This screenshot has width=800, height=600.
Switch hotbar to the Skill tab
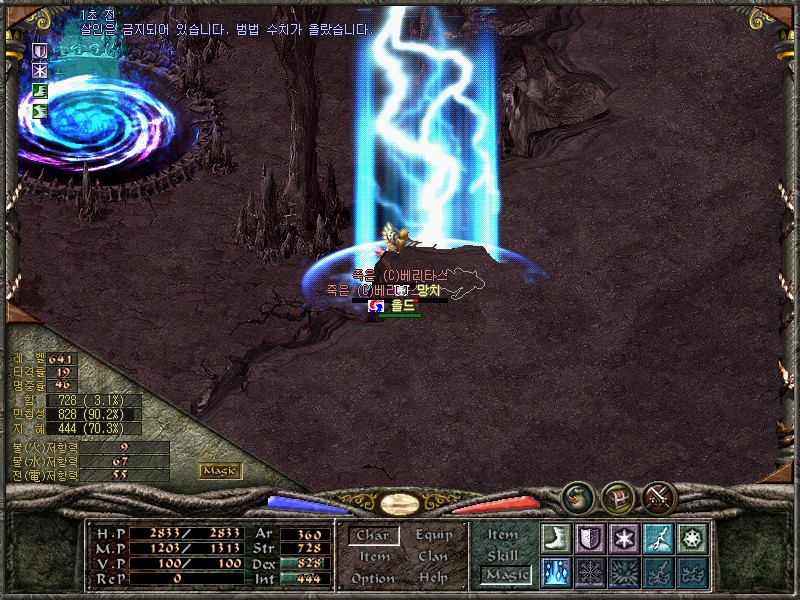pyautogui.click(x=503, y=555)
